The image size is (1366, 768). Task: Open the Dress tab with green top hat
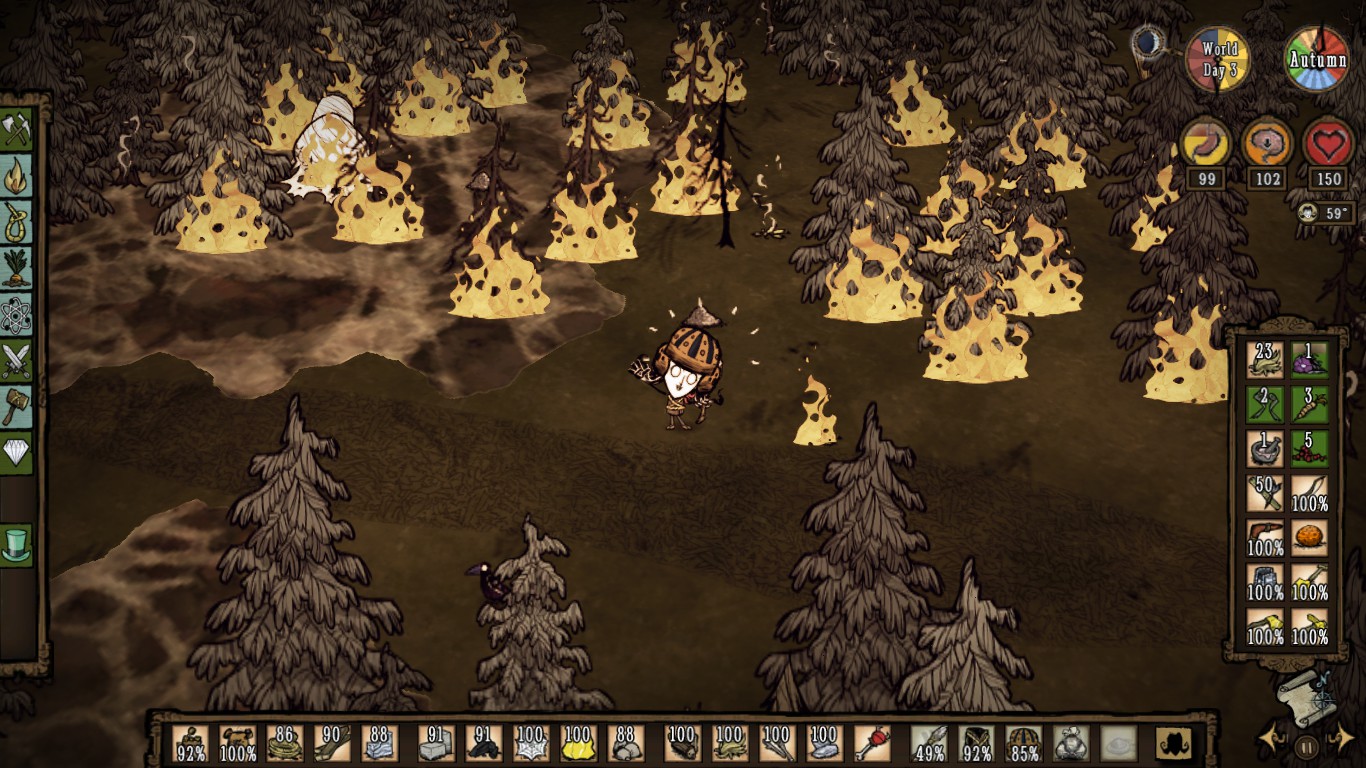(17, 545)
